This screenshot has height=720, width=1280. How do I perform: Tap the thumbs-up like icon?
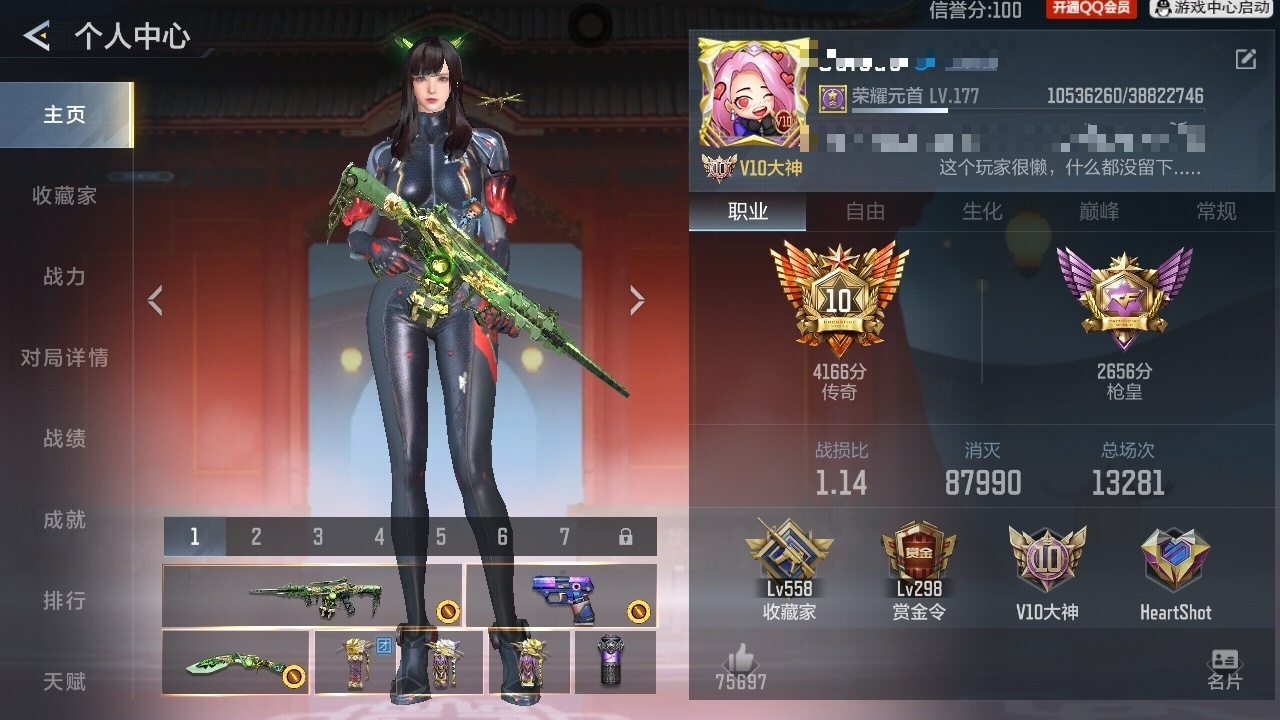pyautogui.click(x=740, y=660)
